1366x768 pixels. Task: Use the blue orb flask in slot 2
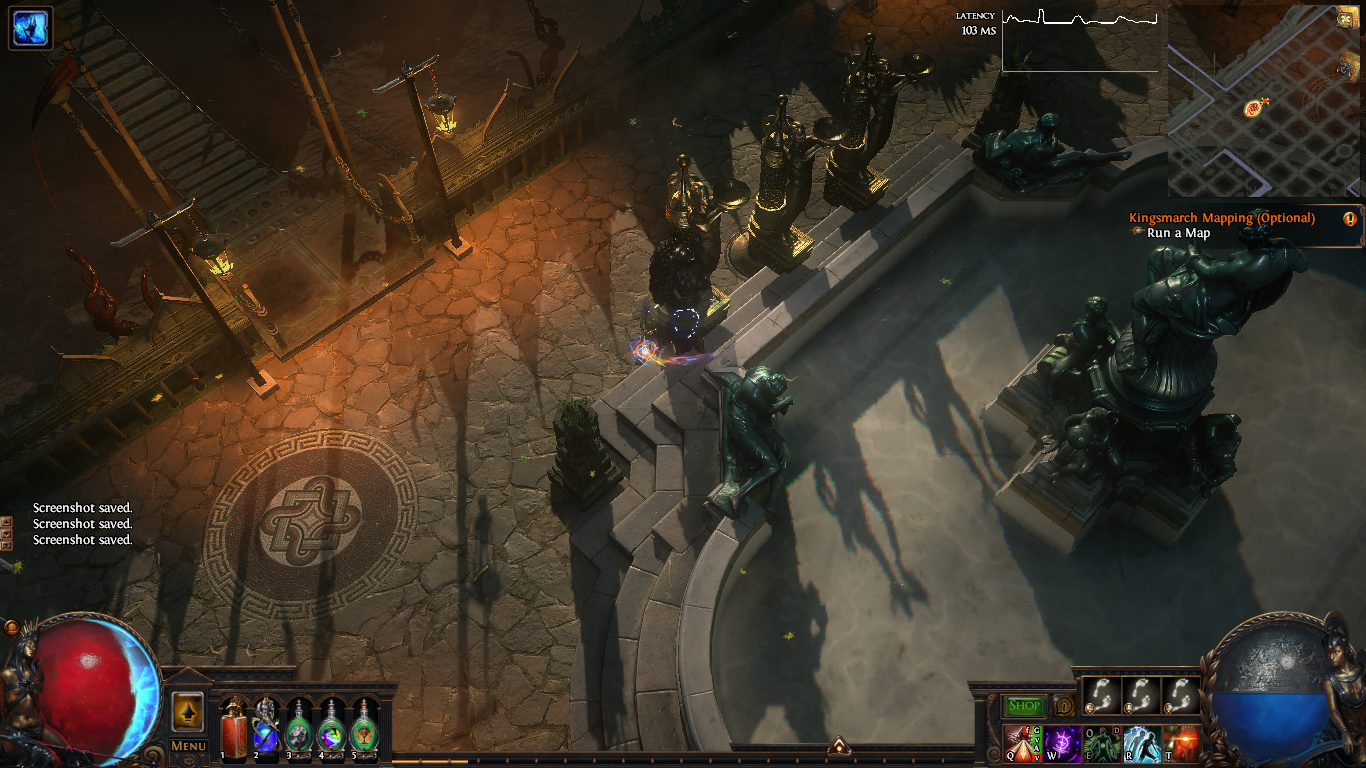point(266,724)
